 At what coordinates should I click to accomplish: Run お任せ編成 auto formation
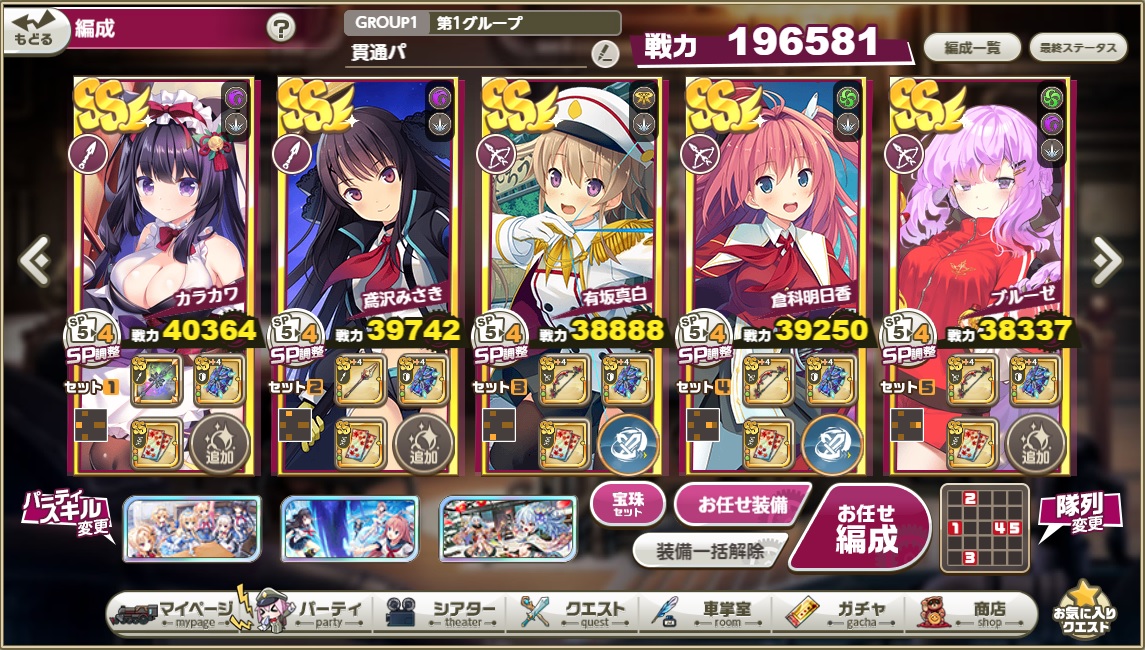(867, 527)
